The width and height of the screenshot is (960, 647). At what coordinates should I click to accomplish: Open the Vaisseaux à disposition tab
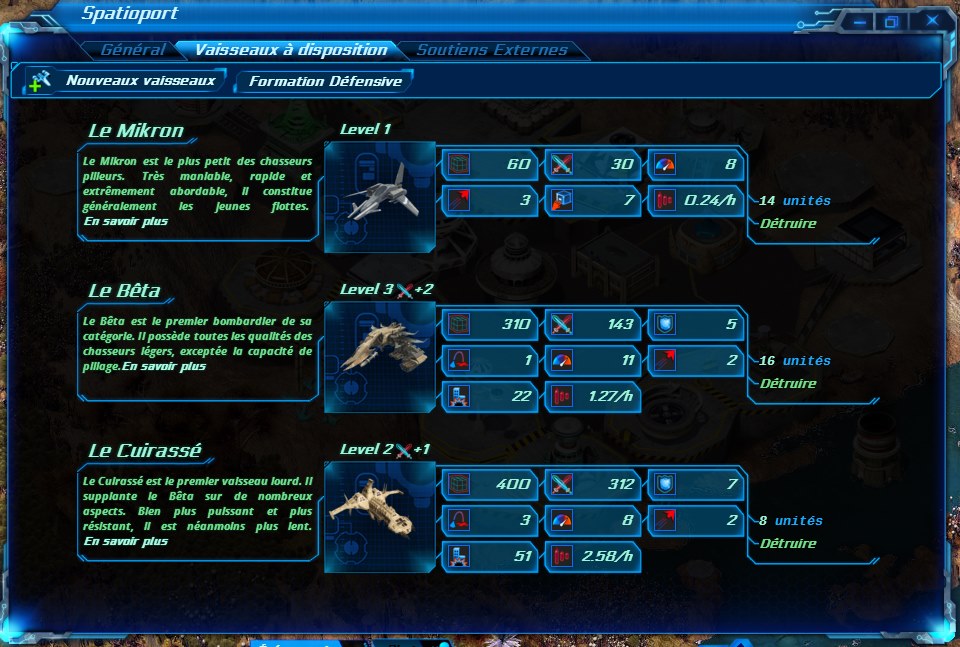coord(290,50)
